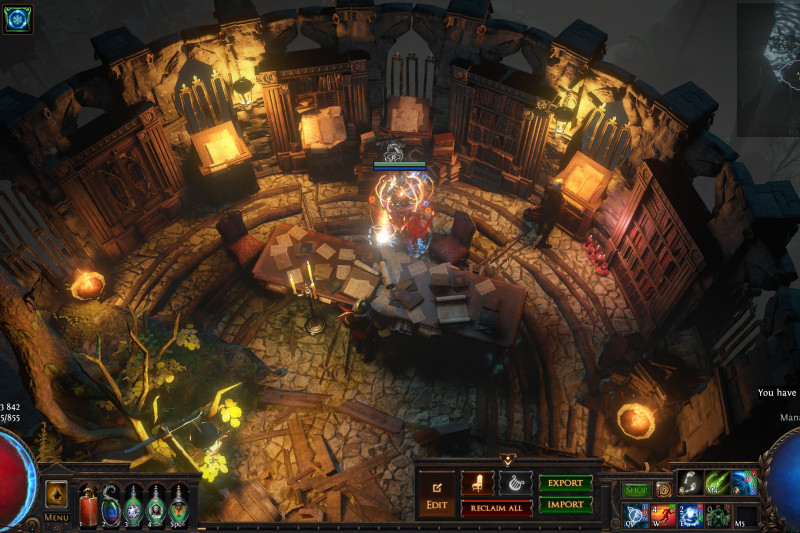Select the white footprint skill icon
The height and width of the screenshot is (533, 800).
click(x=690, y=483)
